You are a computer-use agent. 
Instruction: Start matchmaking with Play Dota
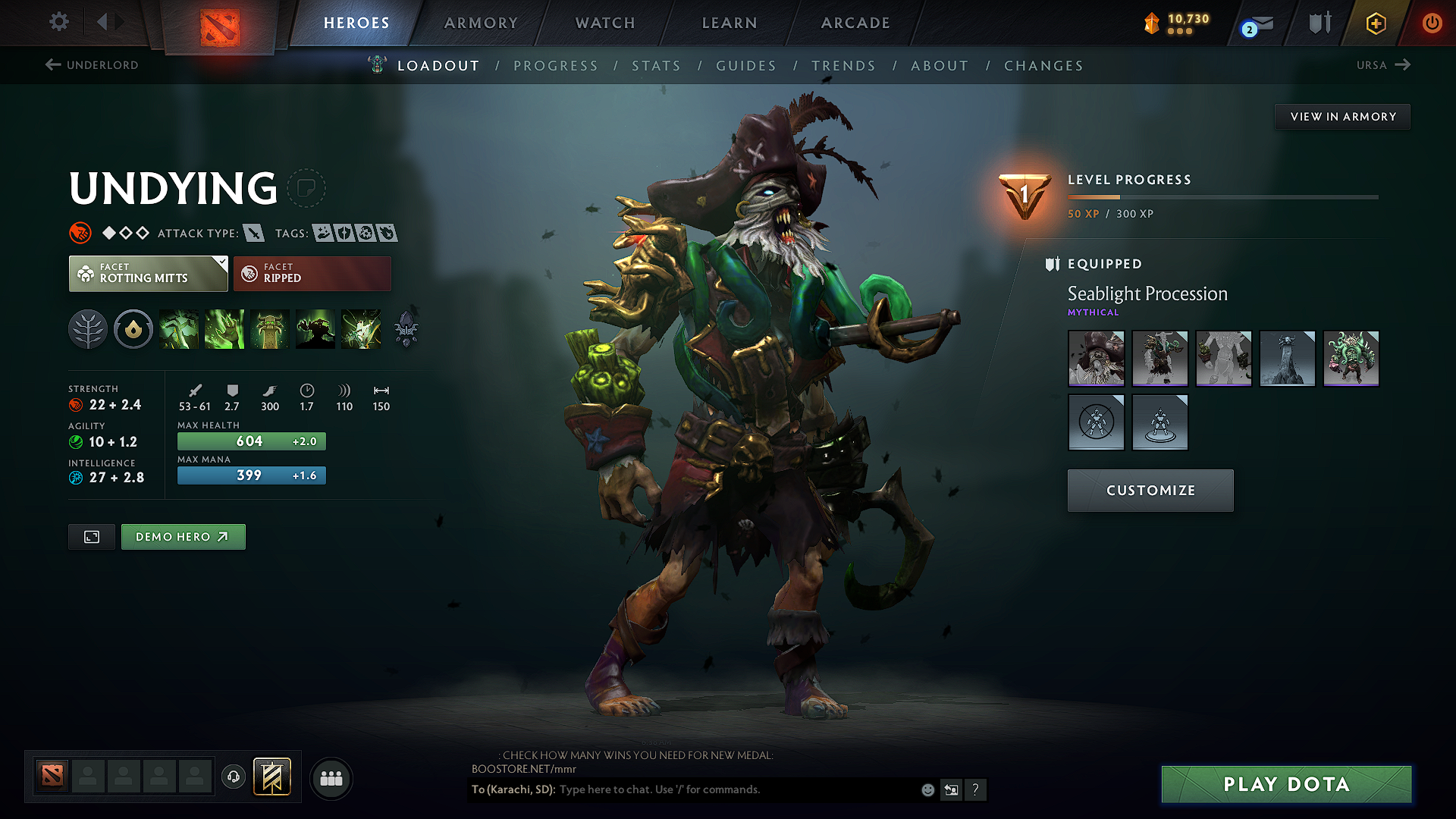pyautogui.click(x=1286, y=784)
